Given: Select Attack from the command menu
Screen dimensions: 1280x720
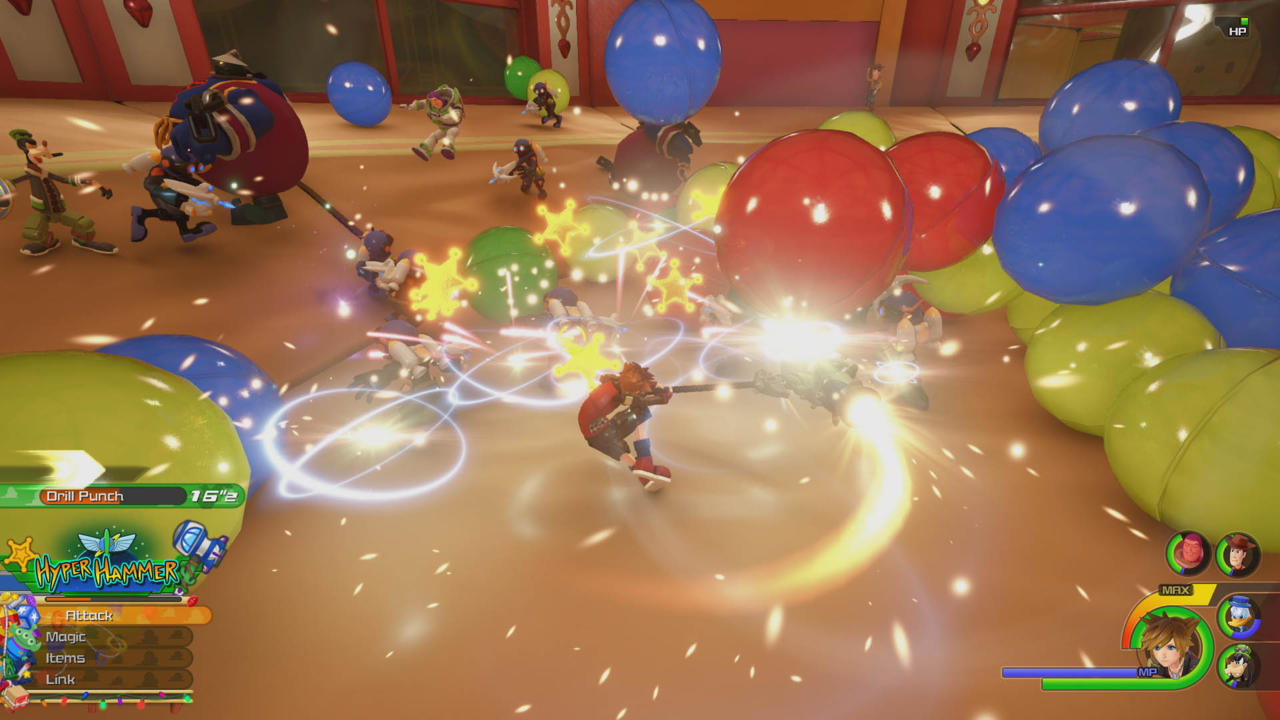Looking at the screenshot, I should coord(88,614).
